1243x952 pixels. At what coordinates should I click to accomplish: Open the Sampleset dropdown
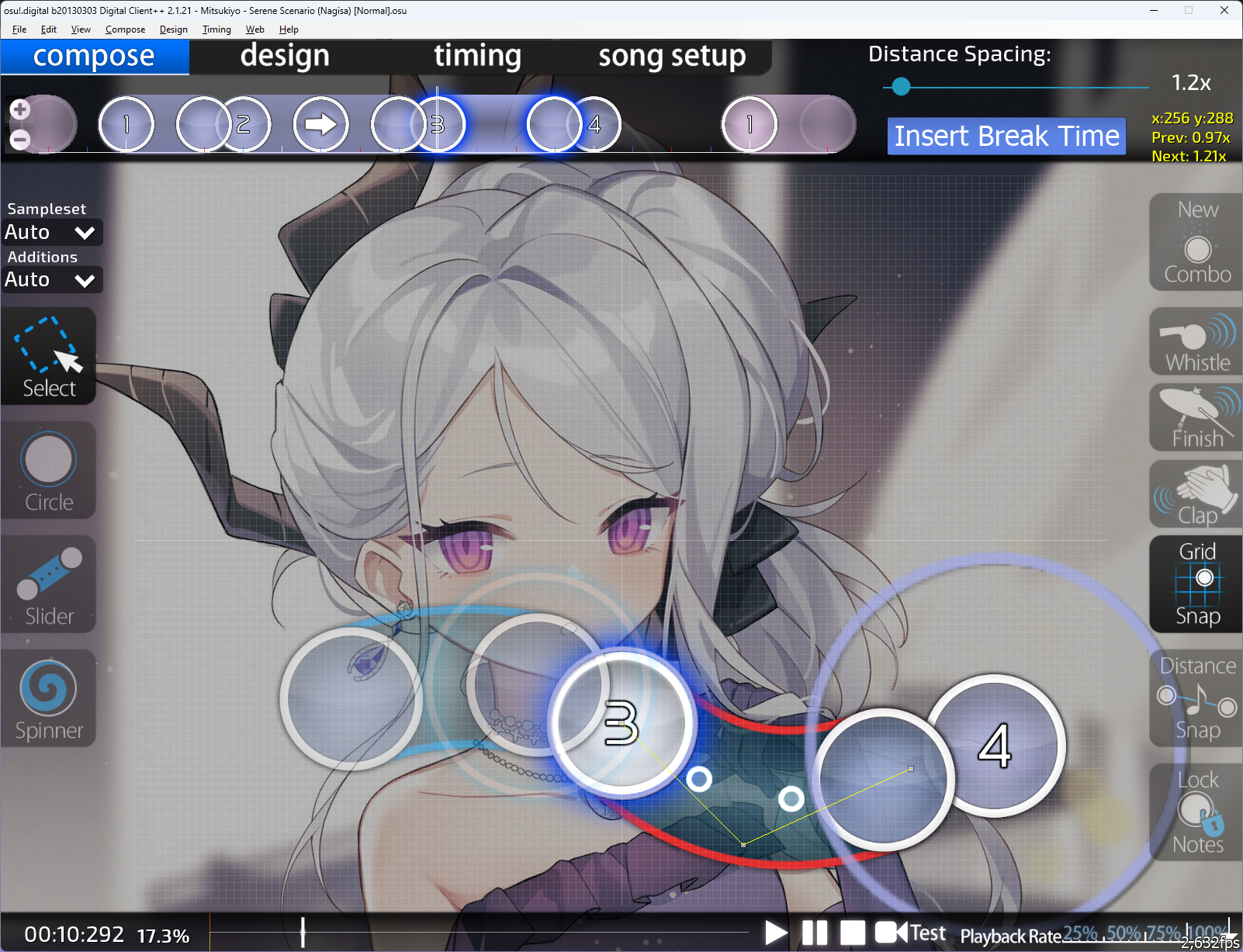click(51, 232)
